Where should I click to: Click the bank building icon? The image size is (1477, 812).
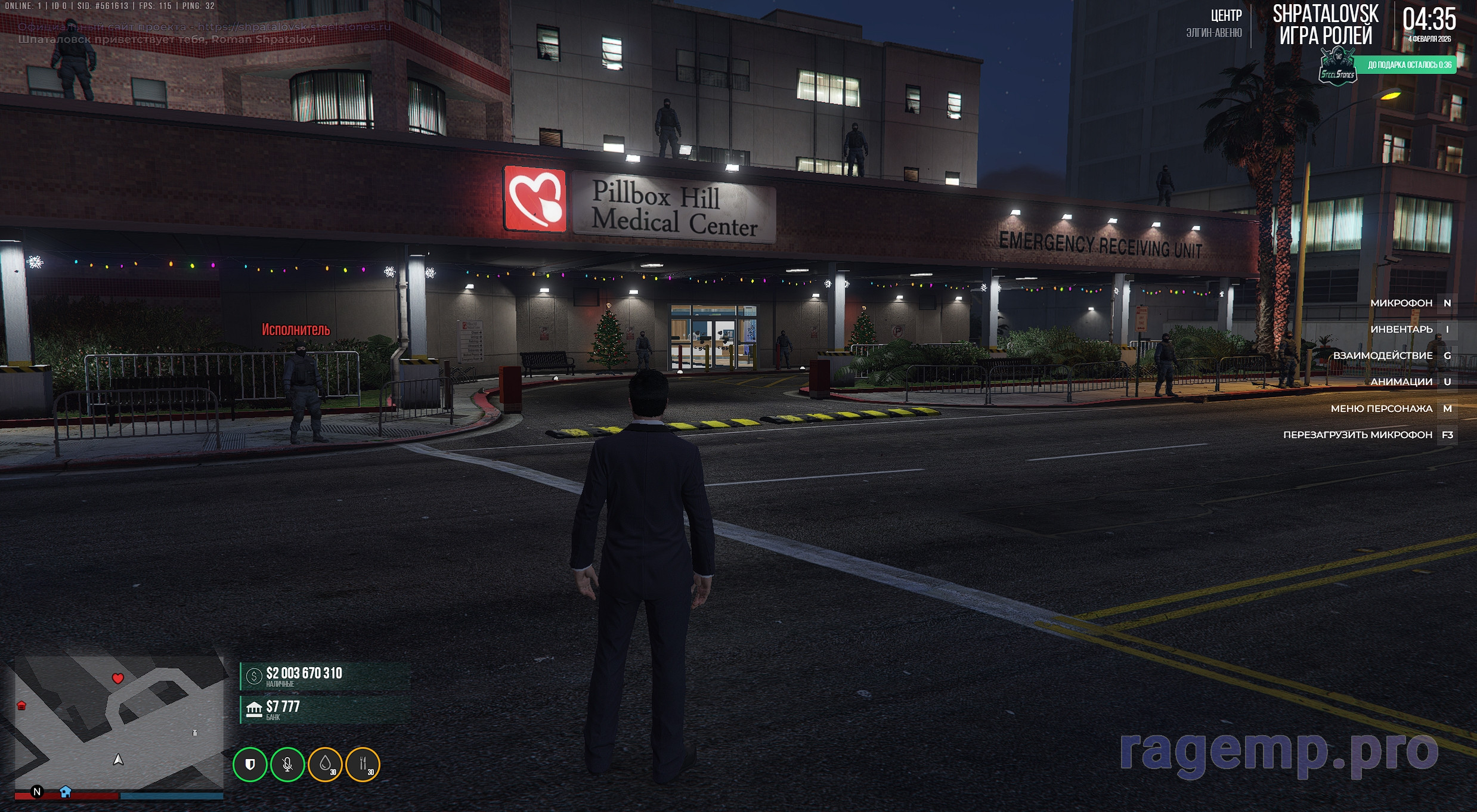click(254, 709)
